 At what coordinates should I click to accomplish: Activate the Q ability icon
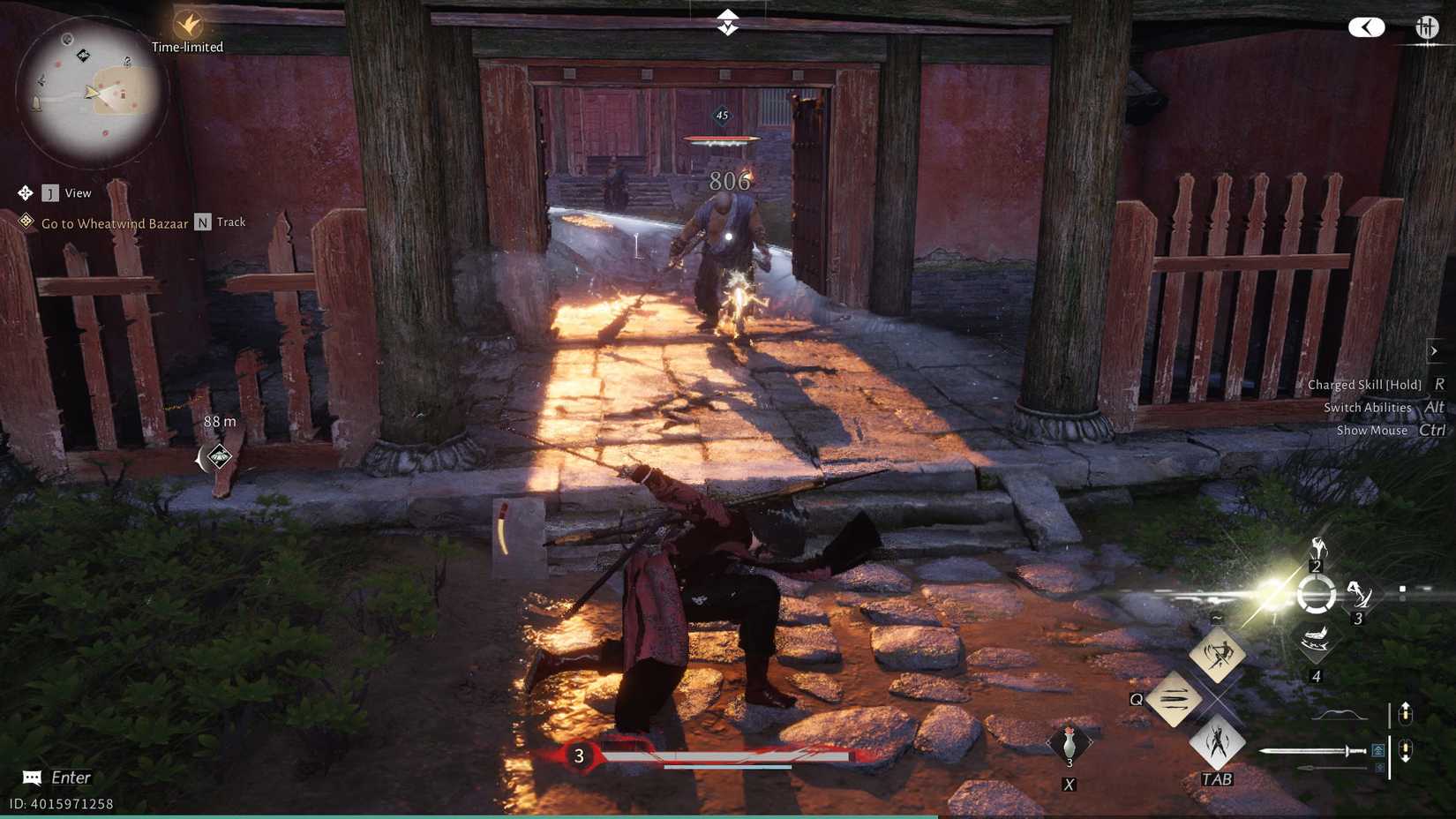click(1175, 700)
